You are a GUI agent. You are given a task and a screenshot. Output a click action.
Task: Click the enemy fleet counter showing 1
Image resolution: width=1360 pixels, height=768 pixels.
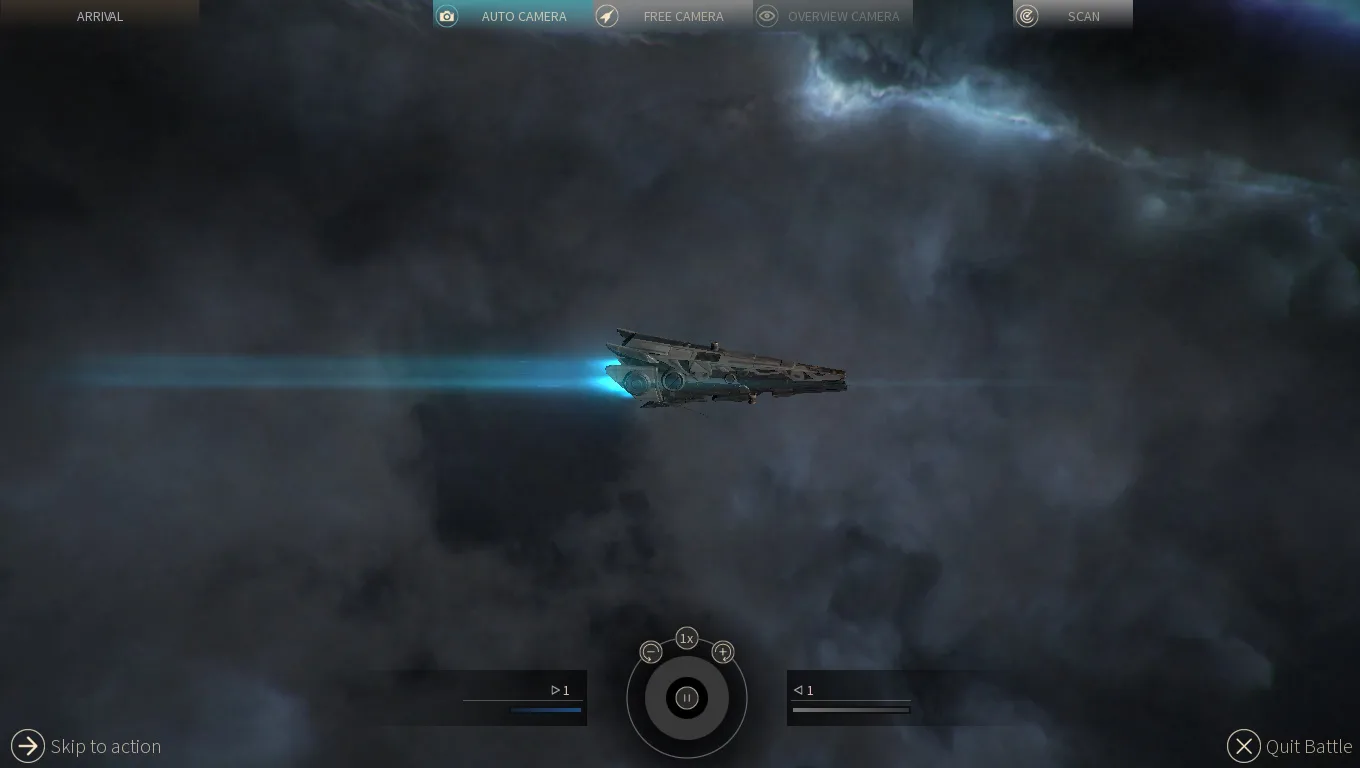(x=802, y=690)
